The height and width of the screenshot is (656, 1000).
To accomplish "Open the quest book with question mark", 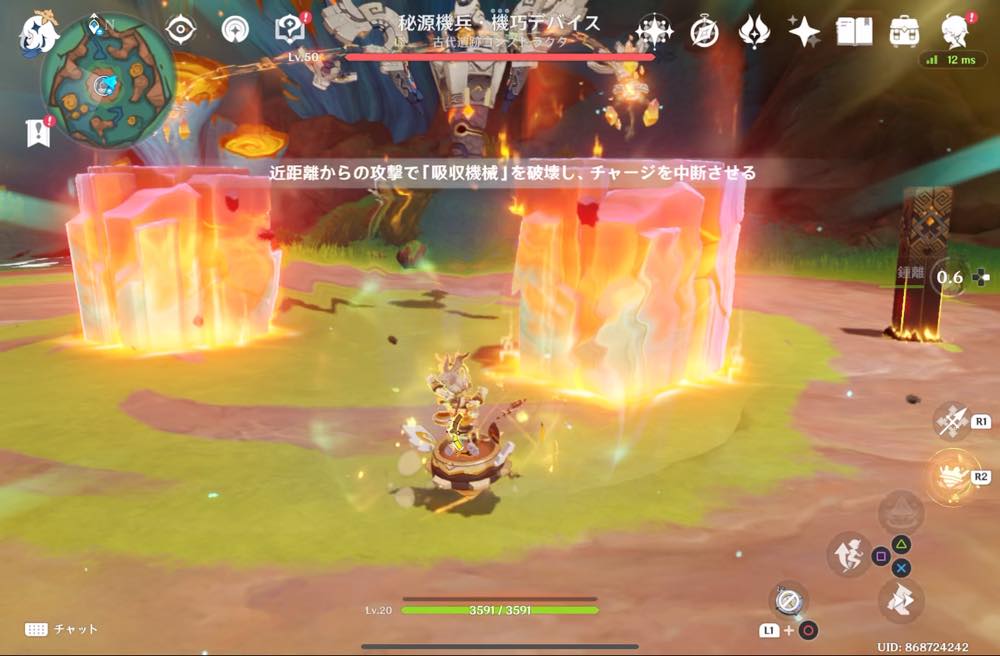I will click(x=290, y=29).
